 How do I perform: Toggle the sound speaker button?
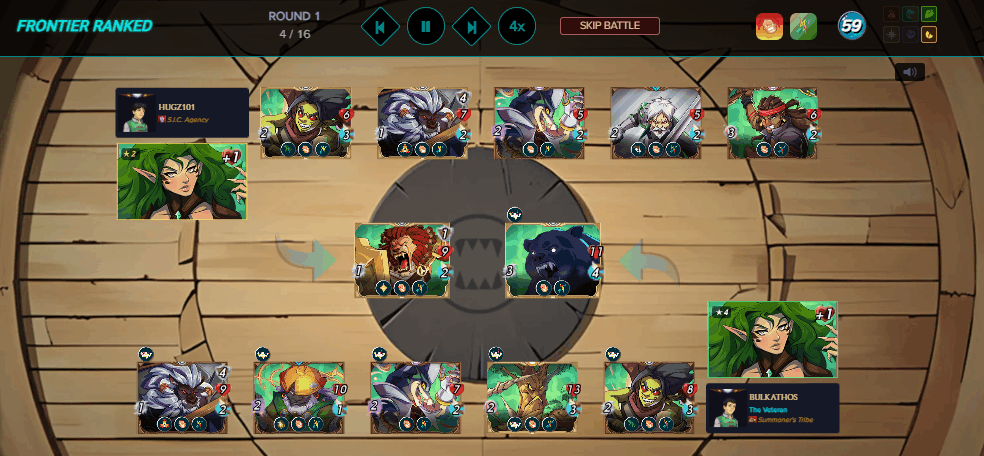tap(909, 72)
